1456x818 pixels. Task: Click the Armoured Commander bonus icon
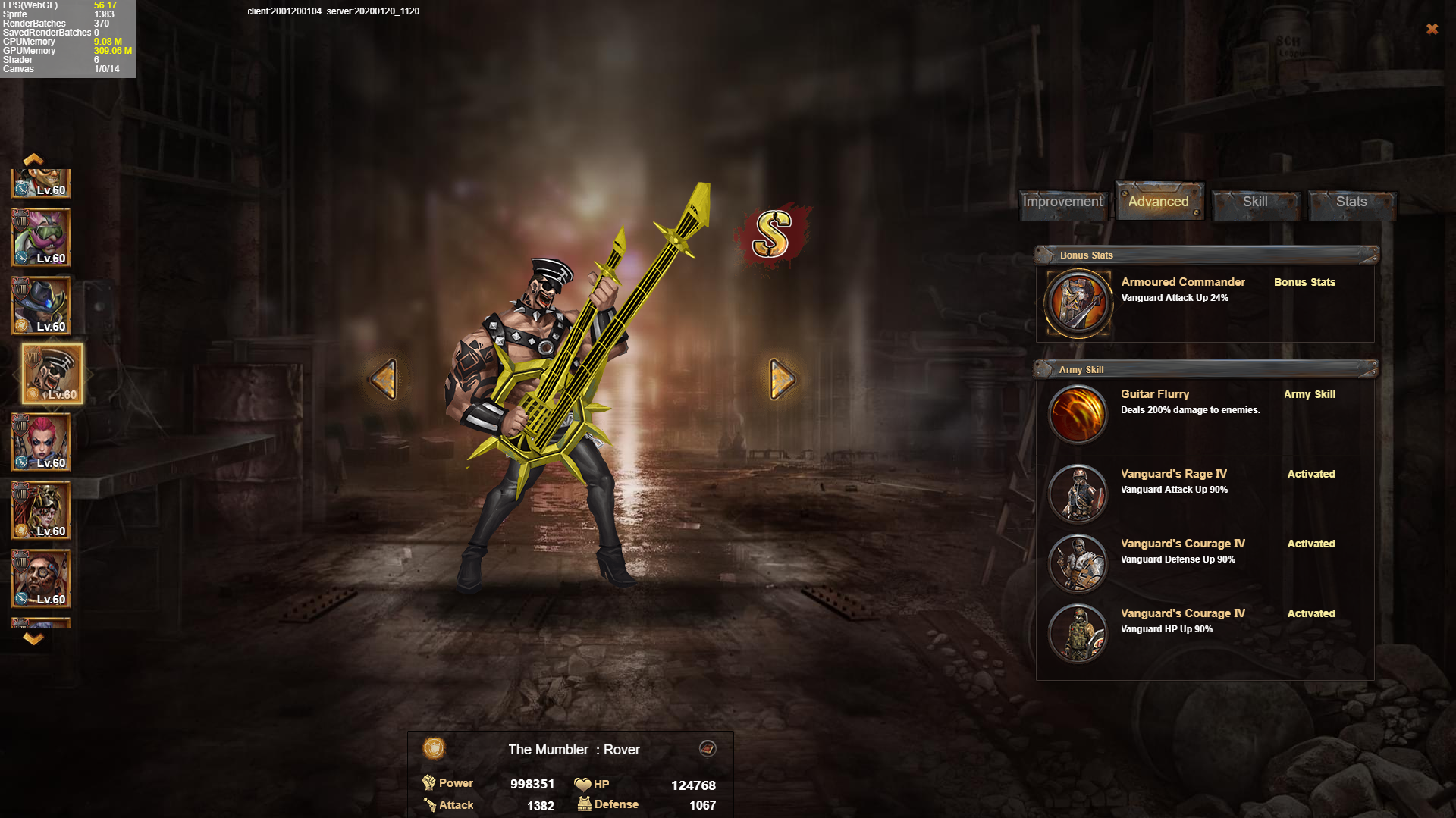click(1078, 303)
